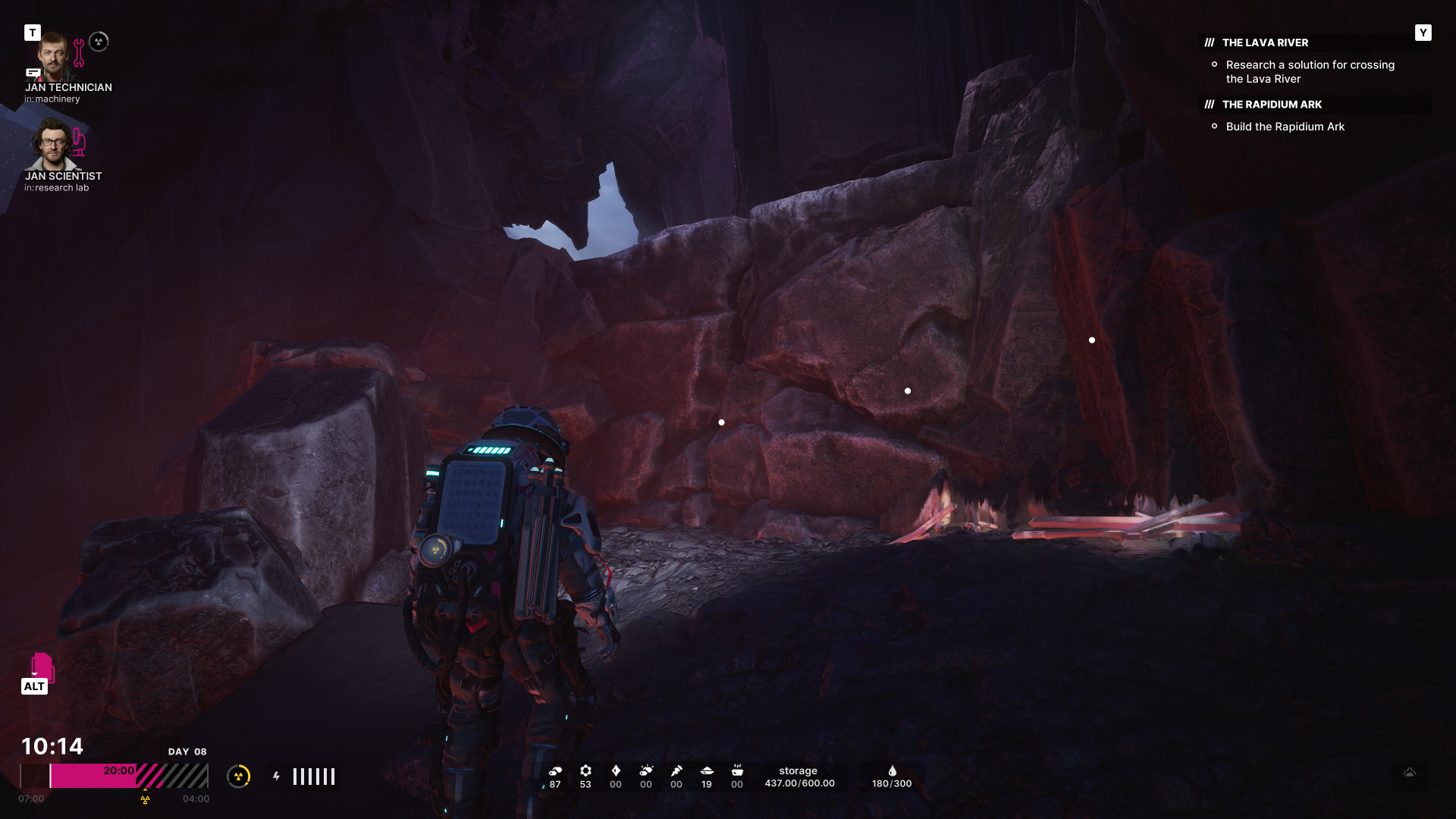Click the metals resource icon showing 87
Image resolution: width=1456 pixels, height=819 pixels.
click(555, 770)
